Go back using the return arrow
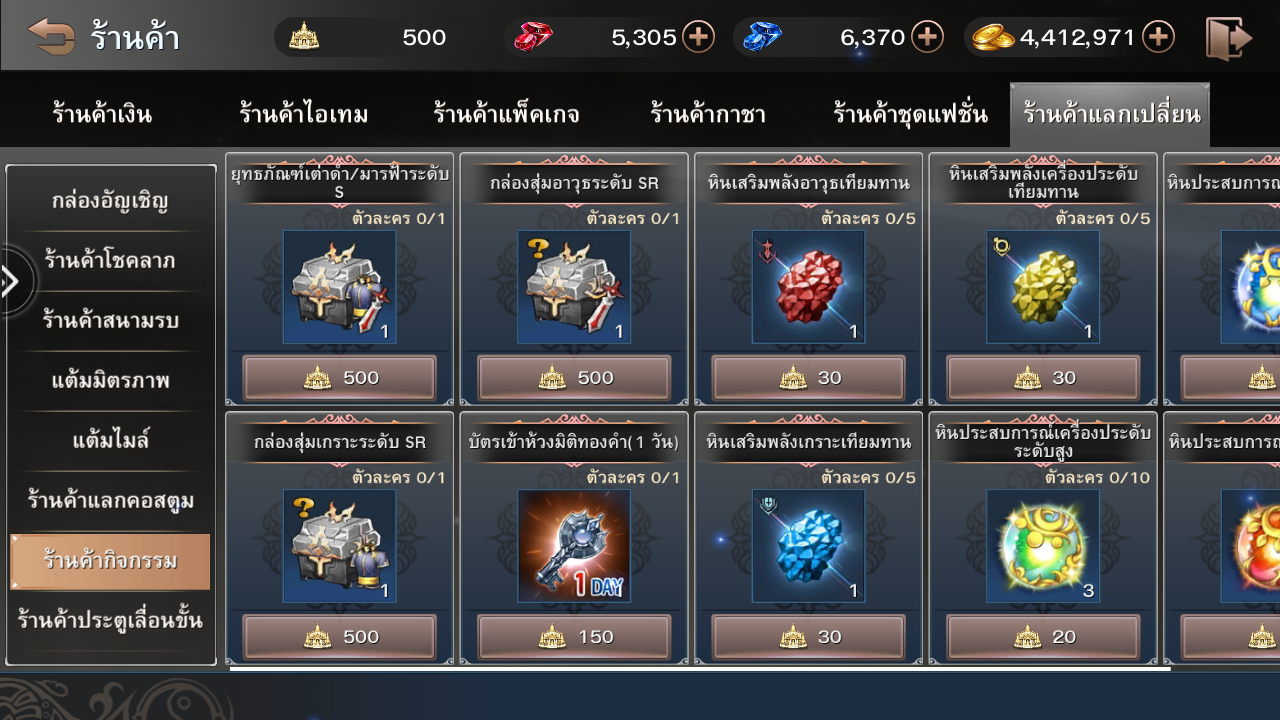This screenshot has width=1280, height=720. click(51, 37)
